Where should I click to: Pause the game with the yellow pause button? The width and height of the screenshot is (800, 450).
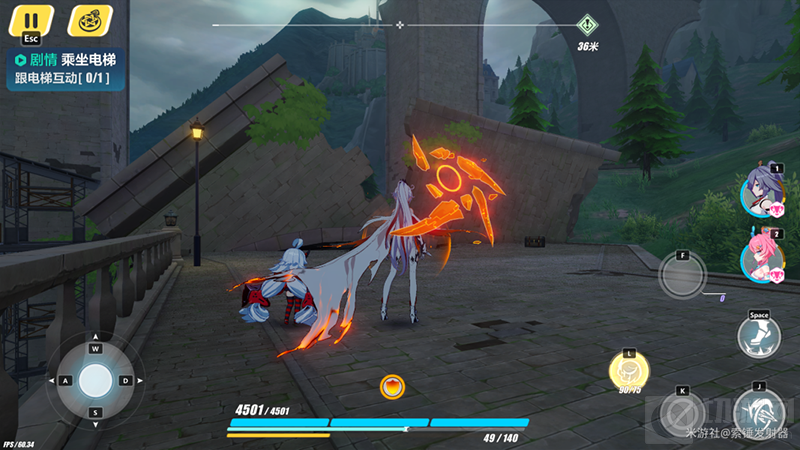(x=31, y=21)
